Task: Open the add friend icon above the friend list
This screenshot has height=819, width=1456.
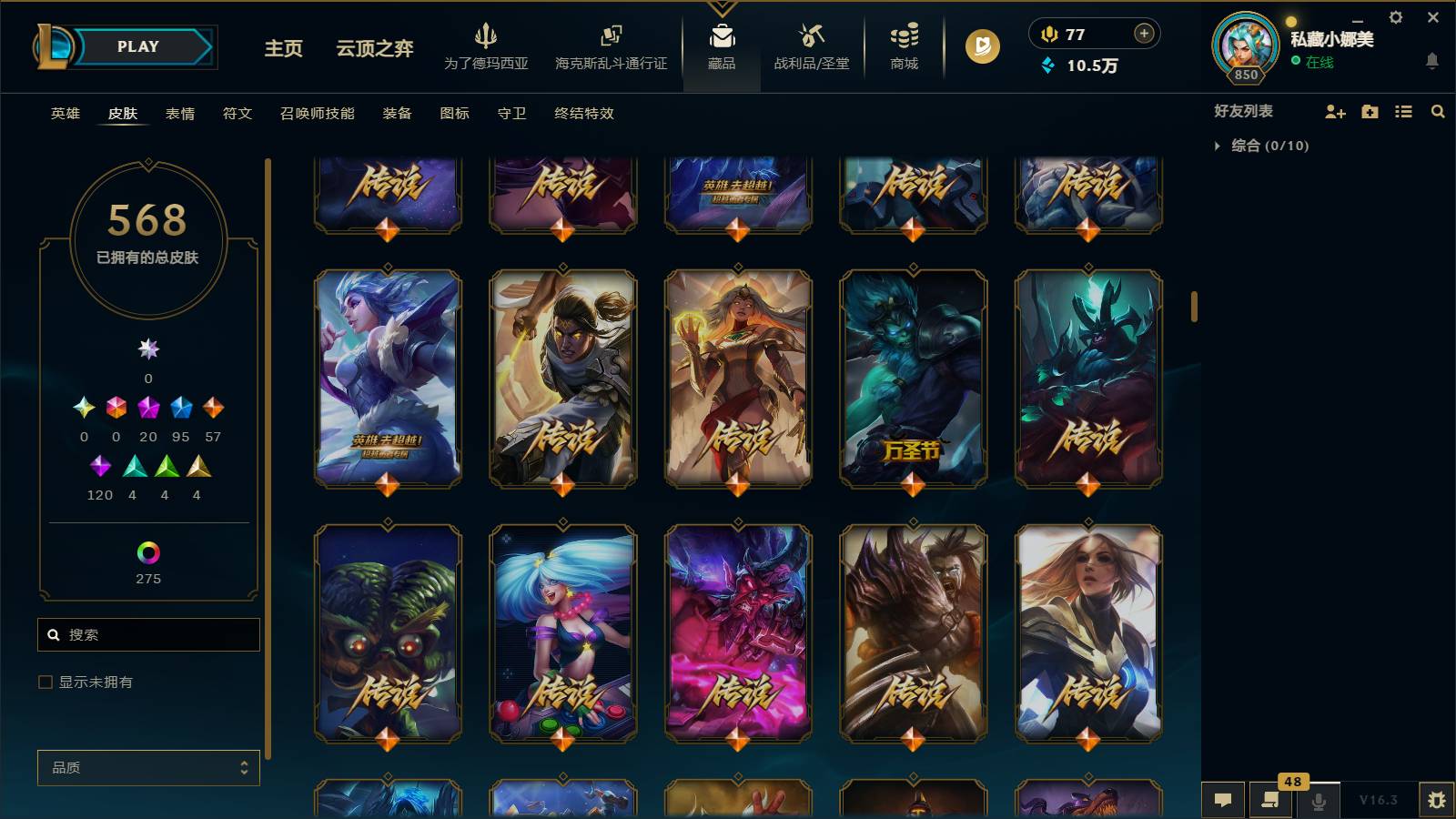Action: [1335, 111]
